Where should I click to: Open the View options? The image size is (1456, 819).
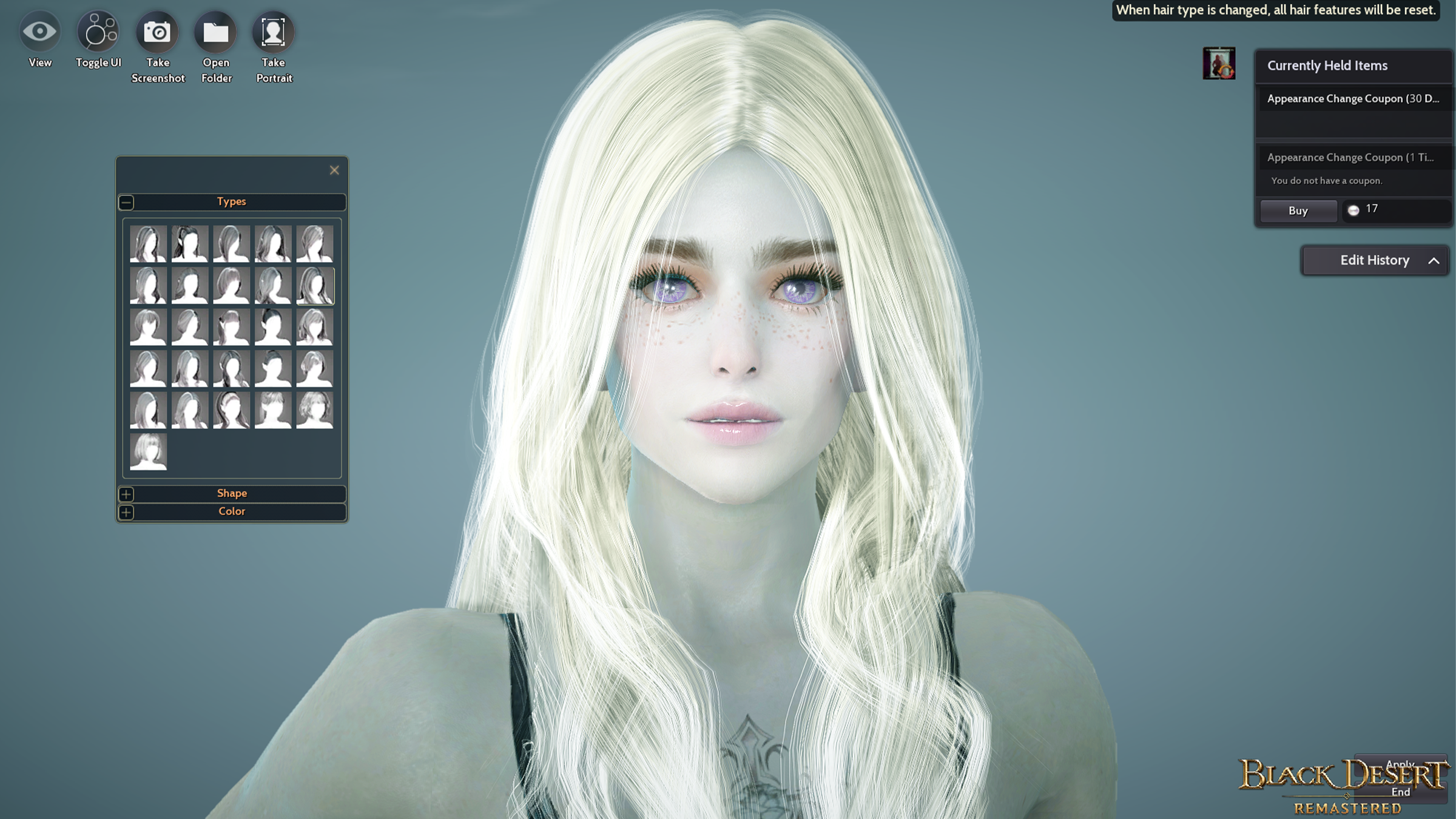[40, 32]
